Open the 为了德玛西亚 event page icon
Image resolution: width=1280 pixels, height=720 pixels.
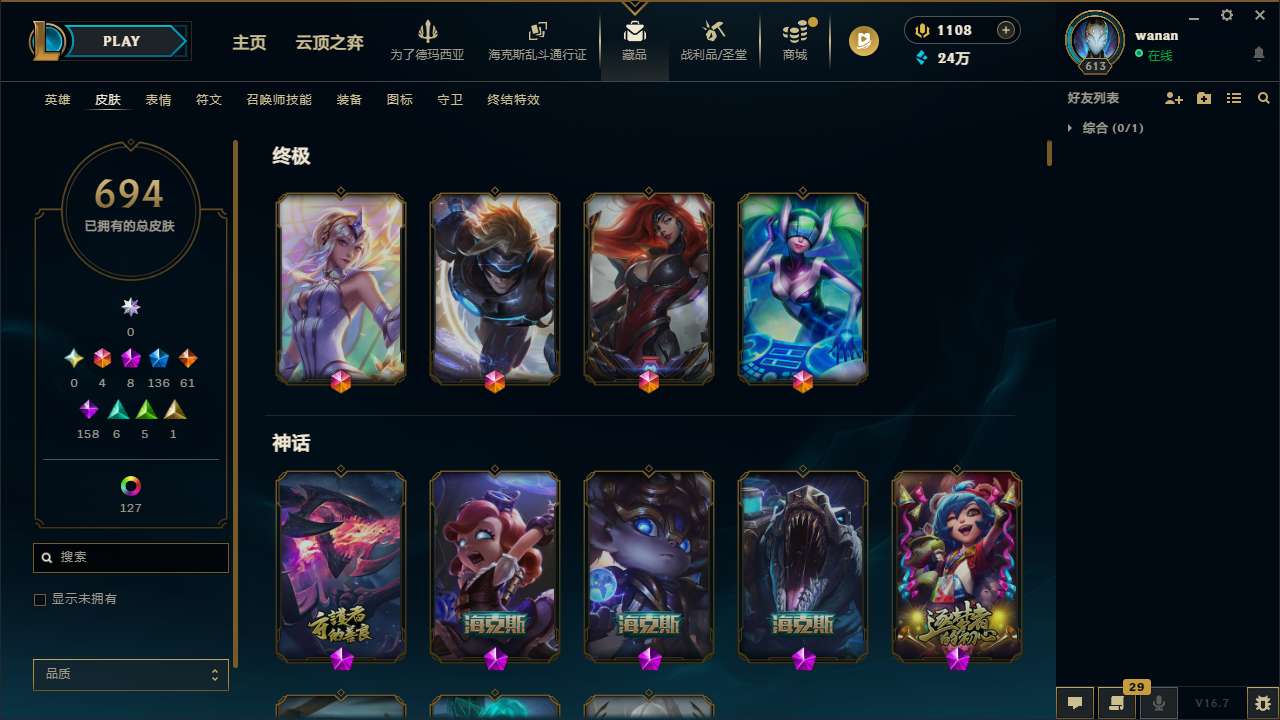pos(429,41)
